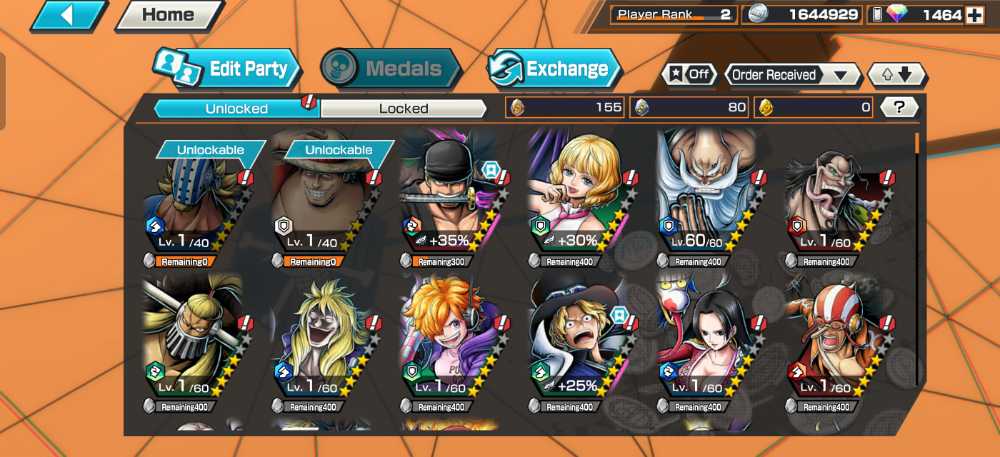1000x457 pixels.
Task: Pick the top-hat character with +25%
Action: (577, 340)
